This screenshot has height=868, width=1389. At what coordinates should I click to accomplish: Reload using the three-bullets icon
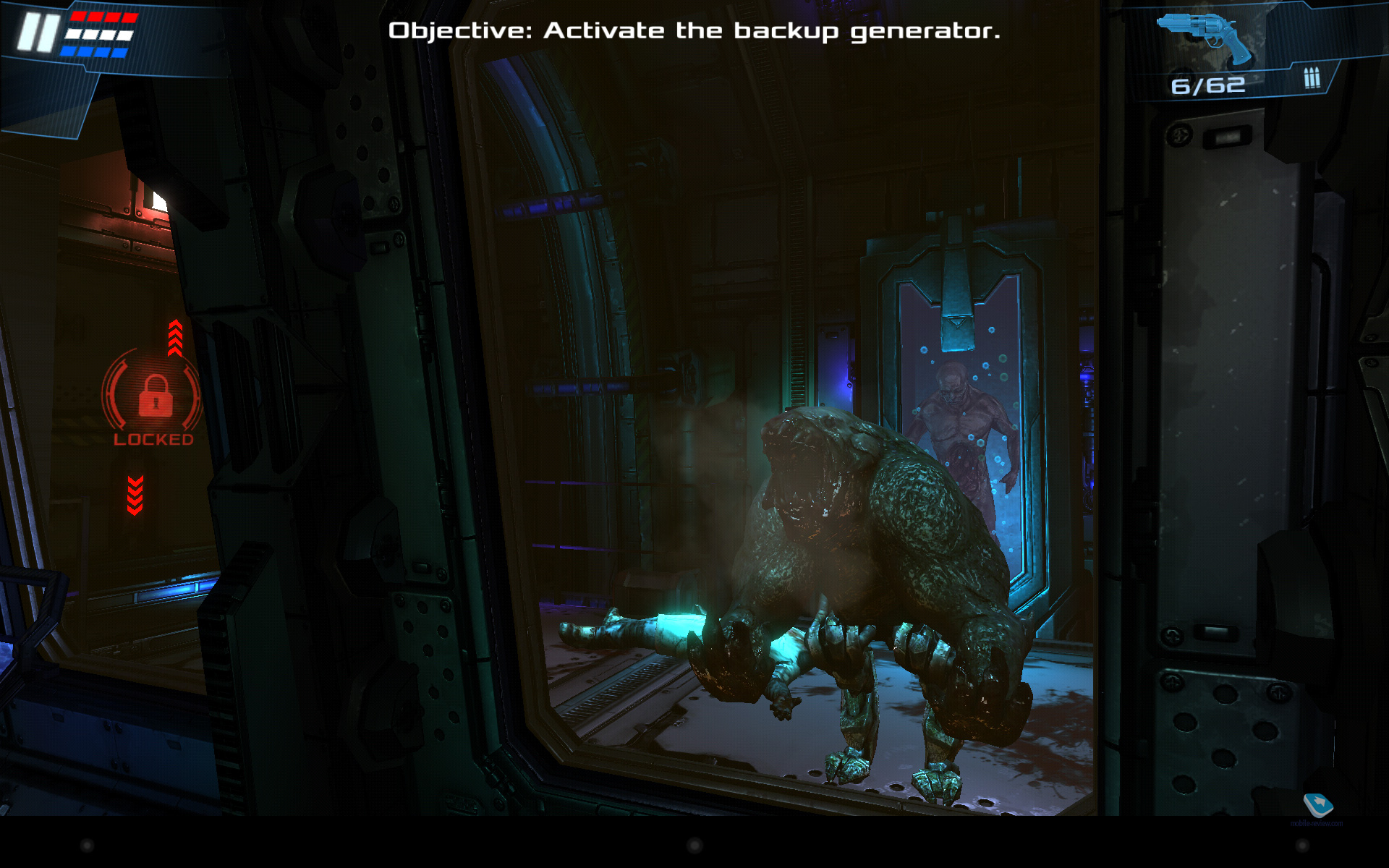pyautogui.click(x=1312, y=77)
